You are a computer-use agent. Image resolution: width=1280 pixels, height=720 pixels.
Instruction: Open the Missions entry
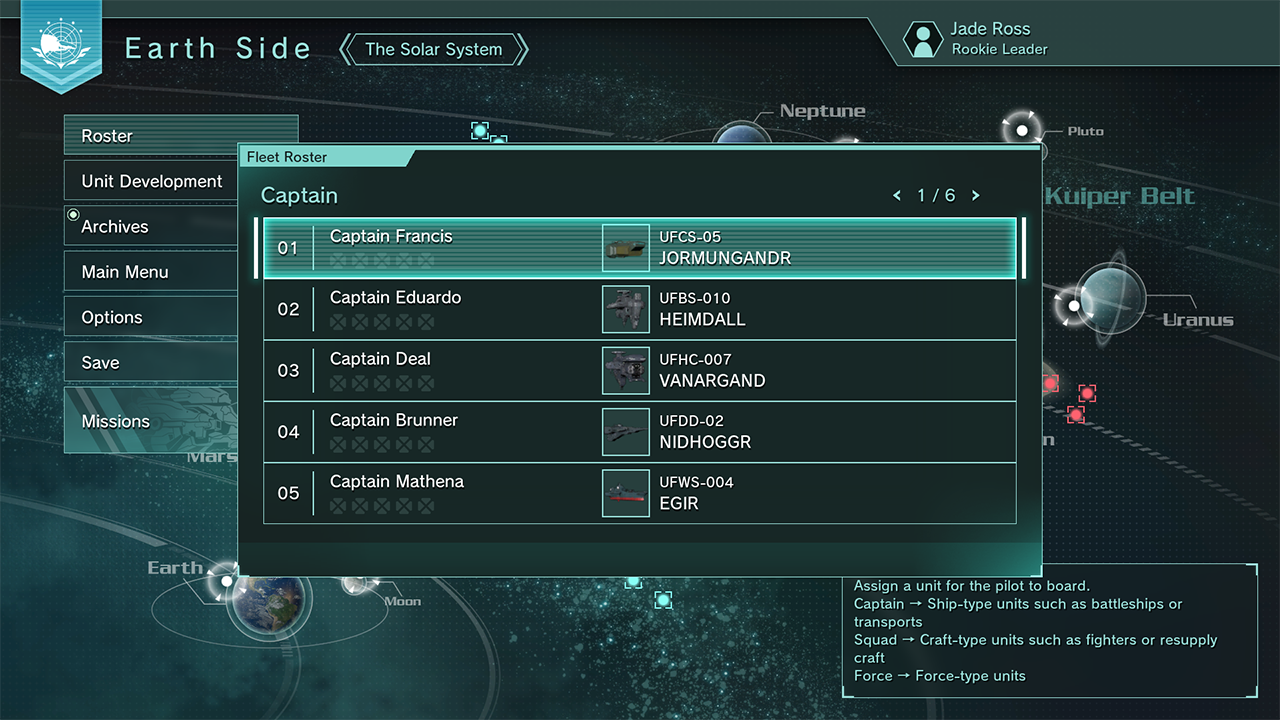[150, 421]
